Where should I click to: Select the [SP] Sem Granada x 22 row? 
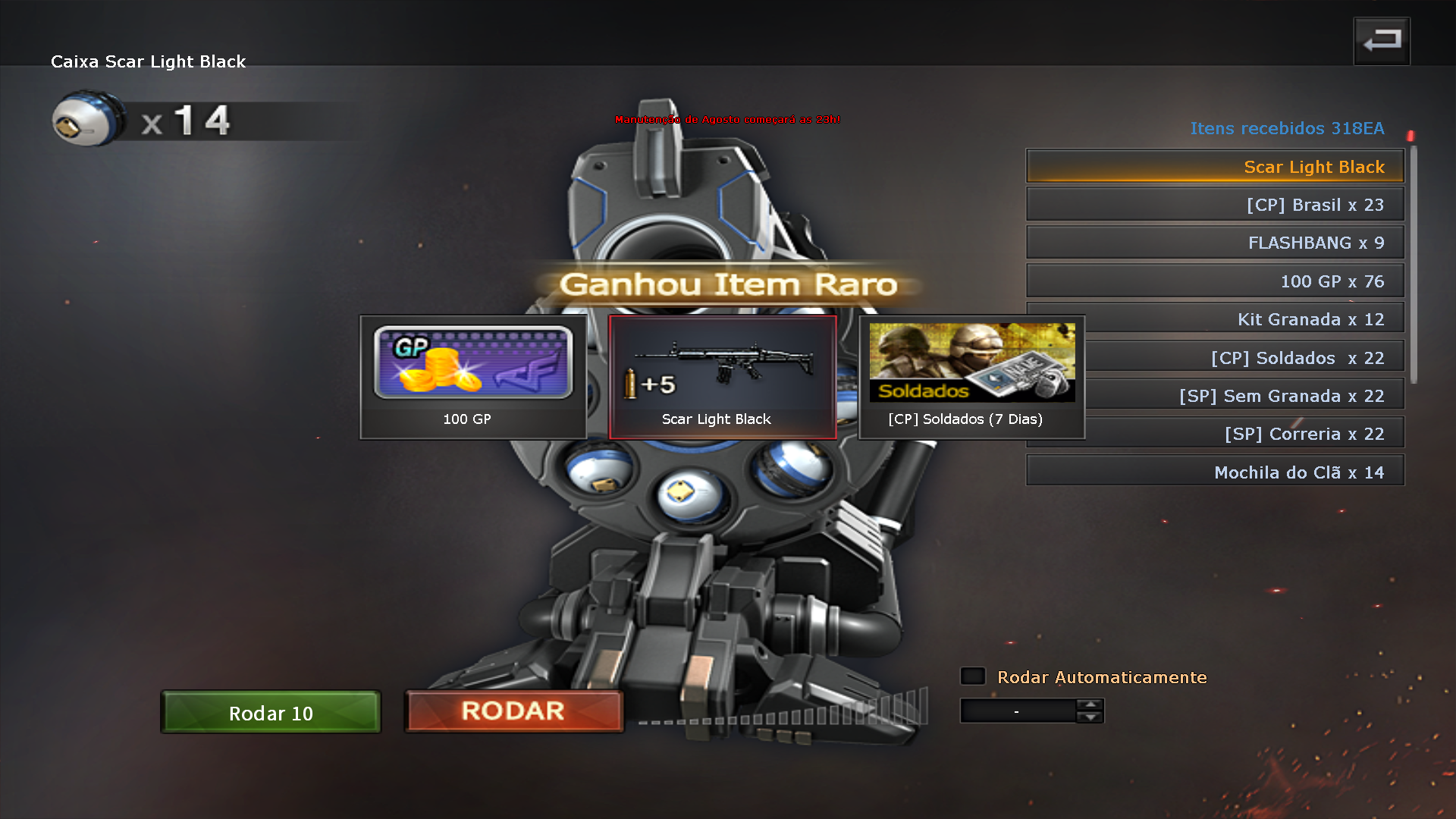[x=1244, y=396]
